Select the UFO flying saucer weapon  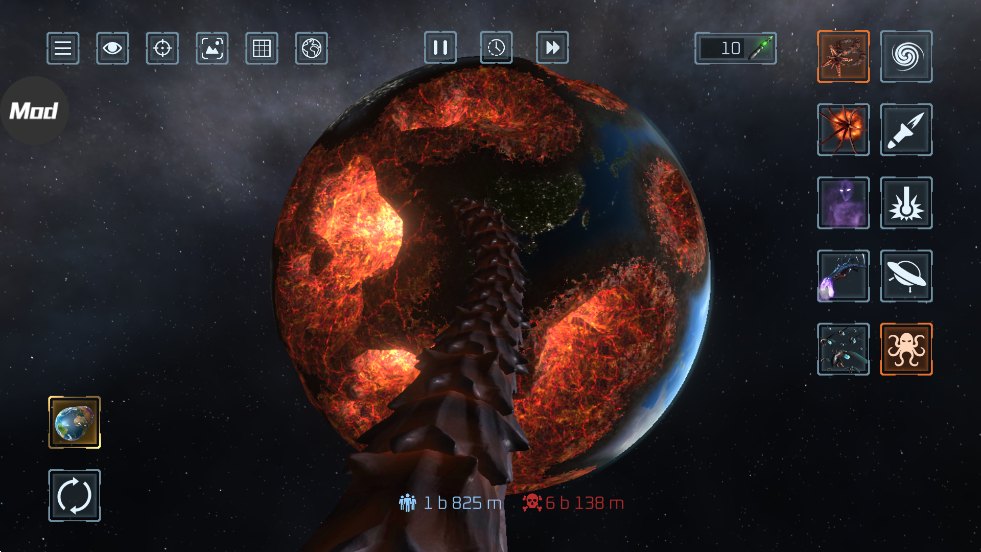(x=906, y=276)
